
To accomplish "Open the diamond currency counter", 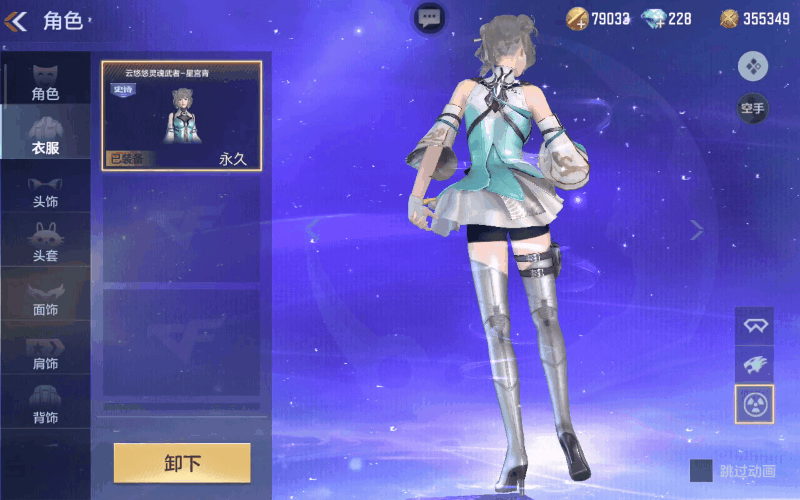I will coord(666,18).
